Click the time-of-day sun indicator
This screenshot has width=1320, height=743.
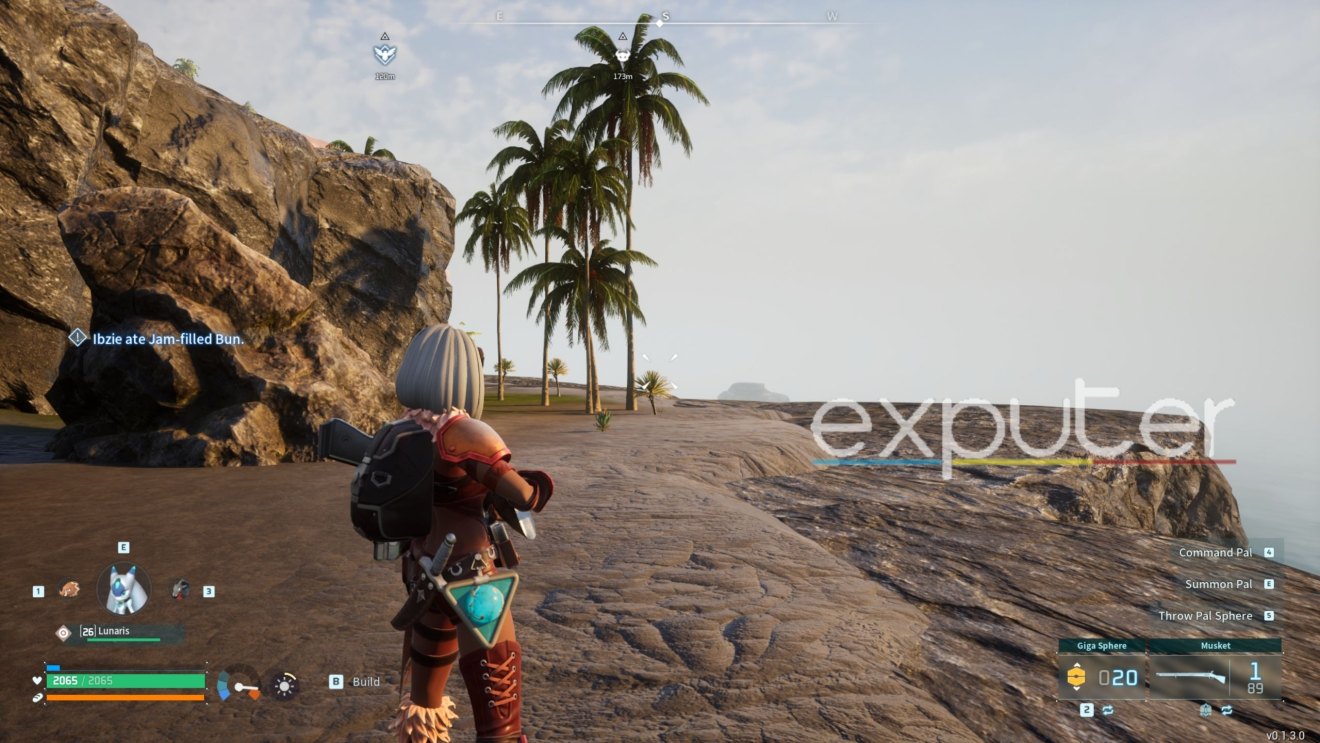[284, 685]
